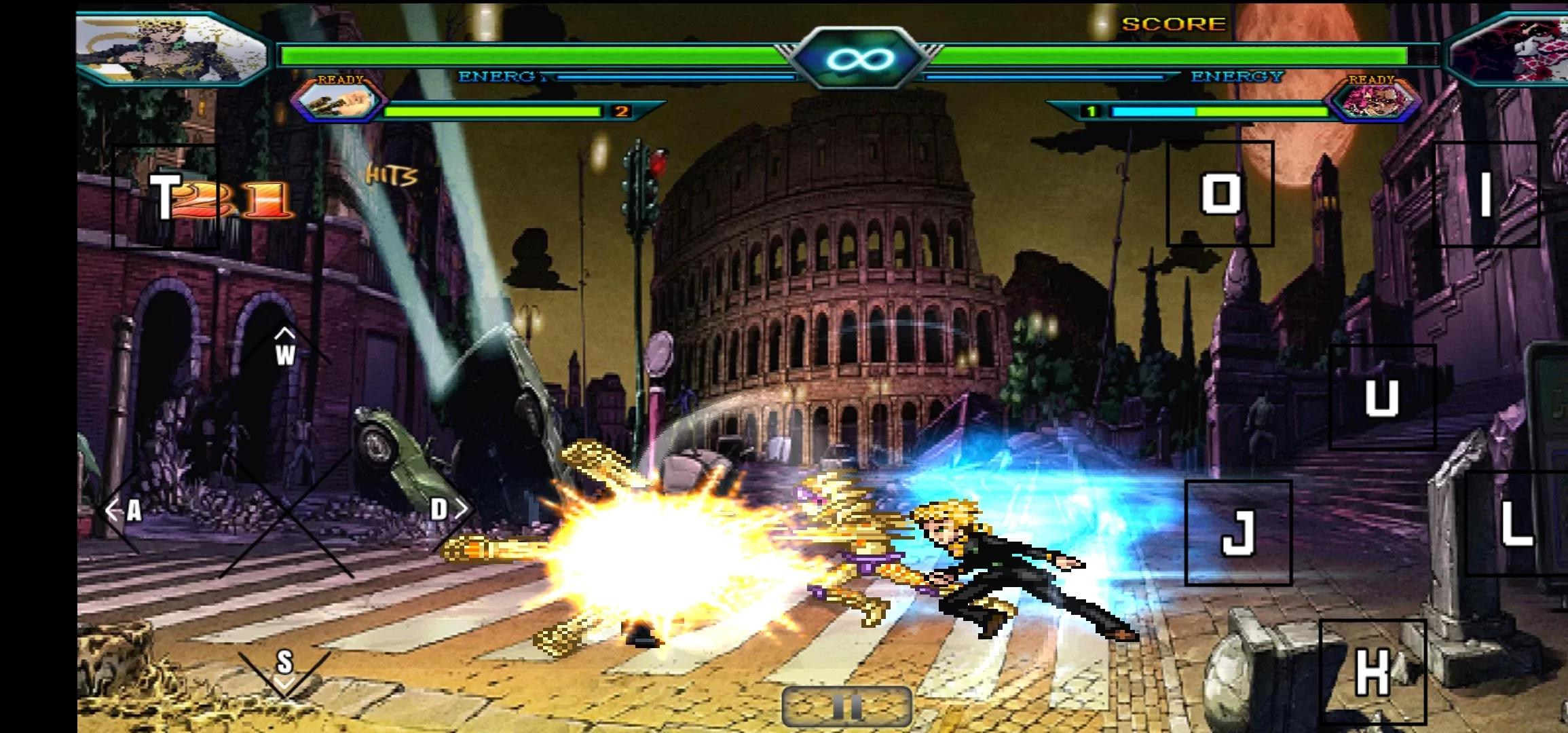Screen dimensions: 1568x733
Task: Tap the W up arrow on the d-pad
Action: point(285,347)
